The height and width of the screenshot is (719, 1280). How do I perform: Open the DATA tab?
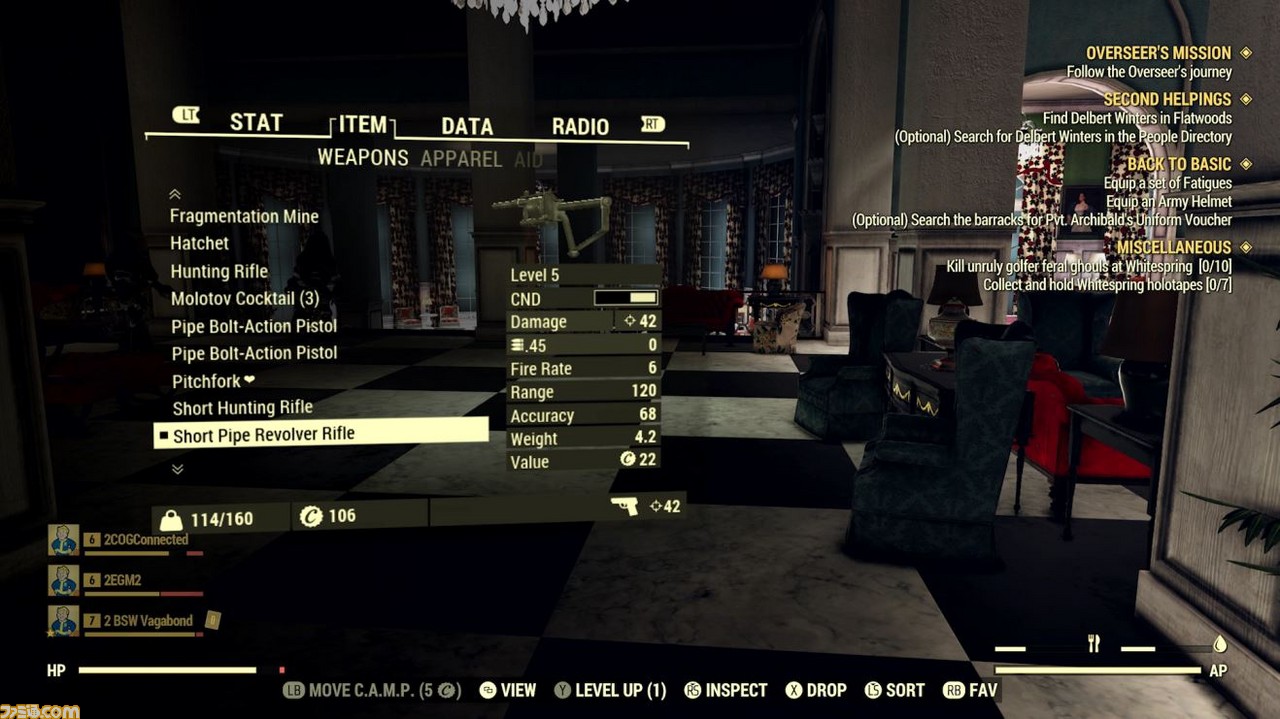[467, 127]
